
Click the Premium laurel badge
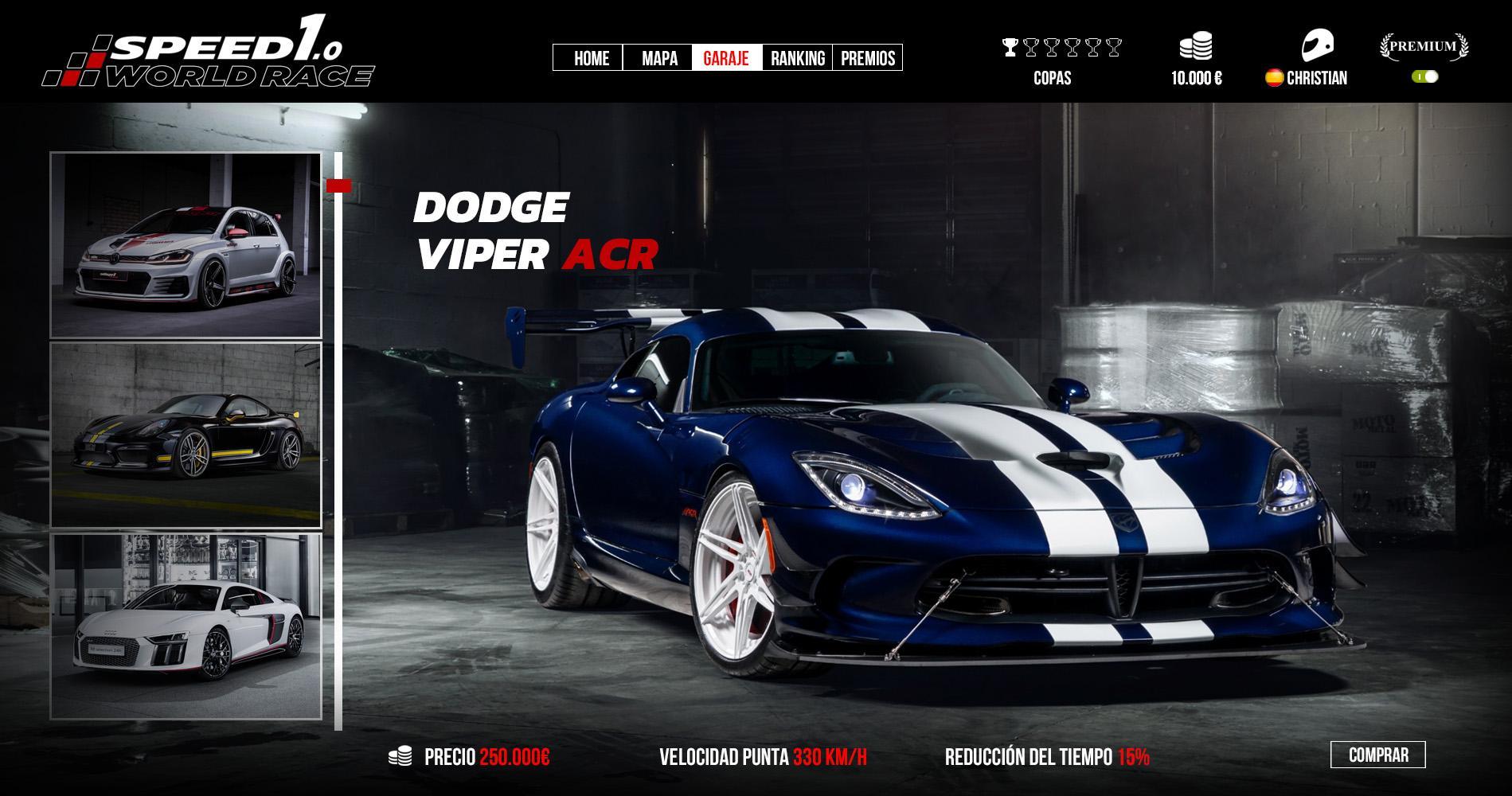point(1424,46)
